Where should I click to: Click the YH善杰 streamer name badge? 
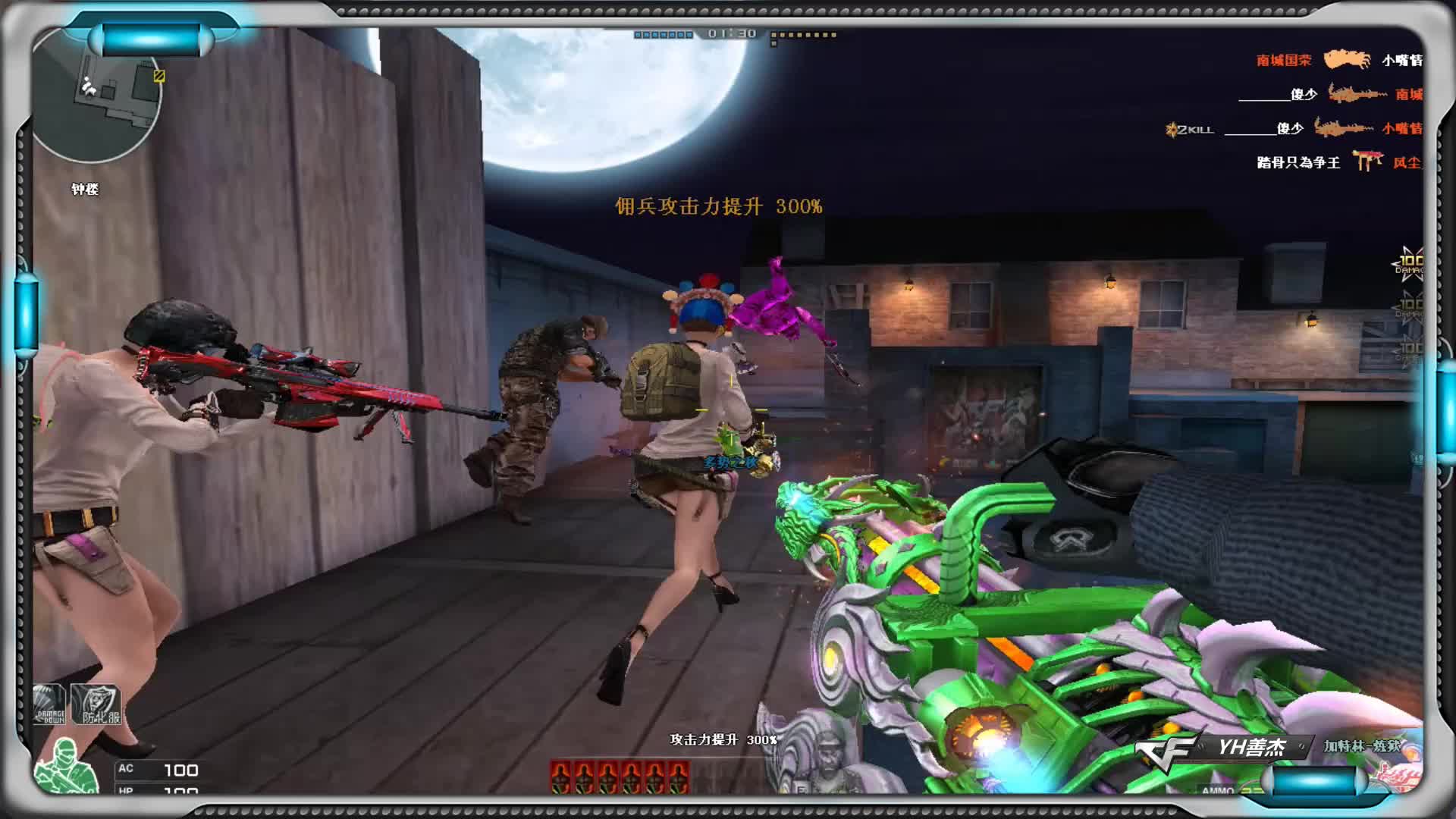[1250, 748]
